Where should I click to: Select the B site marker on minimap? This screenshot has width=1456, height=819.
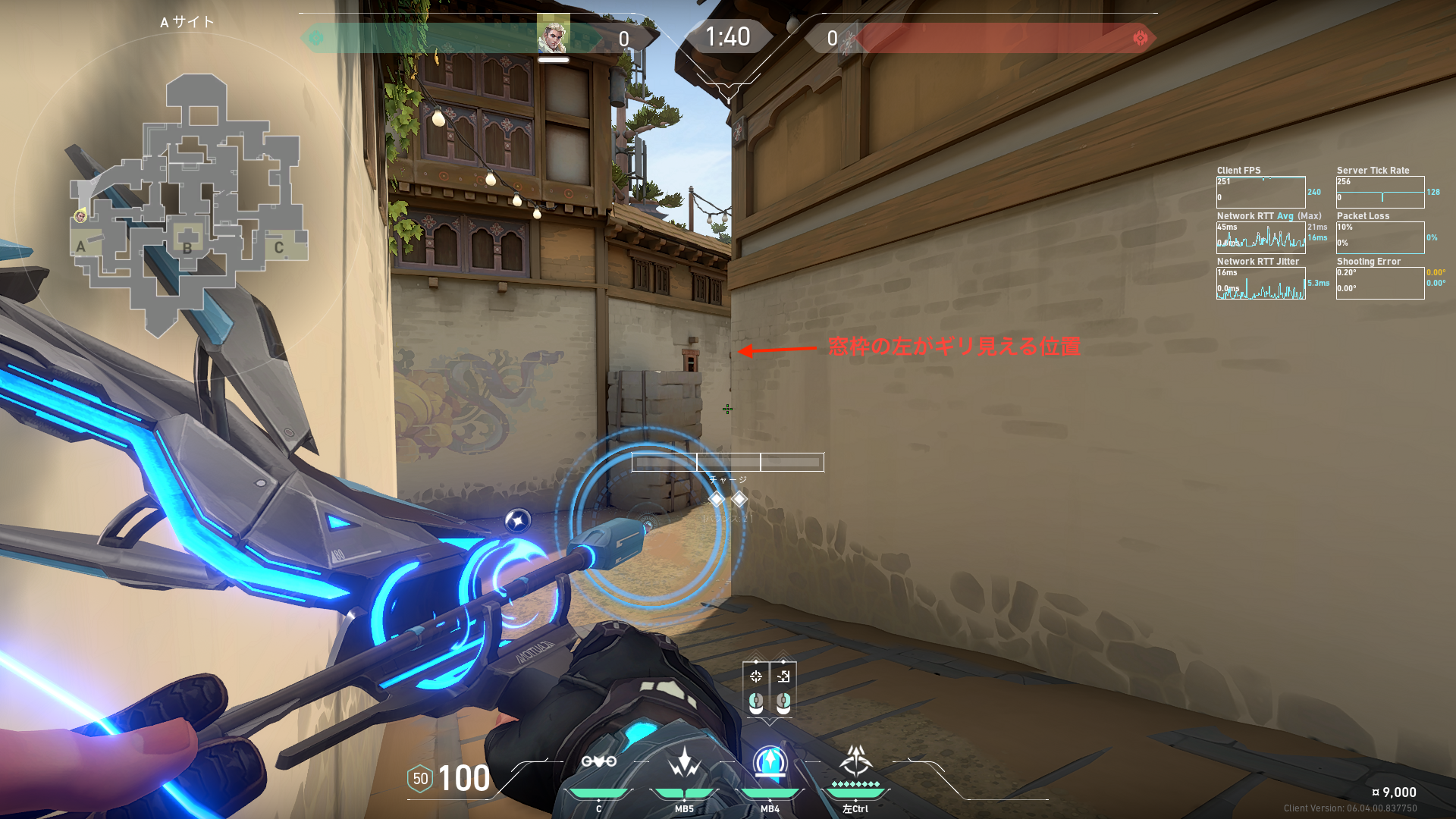click(187, 246)
